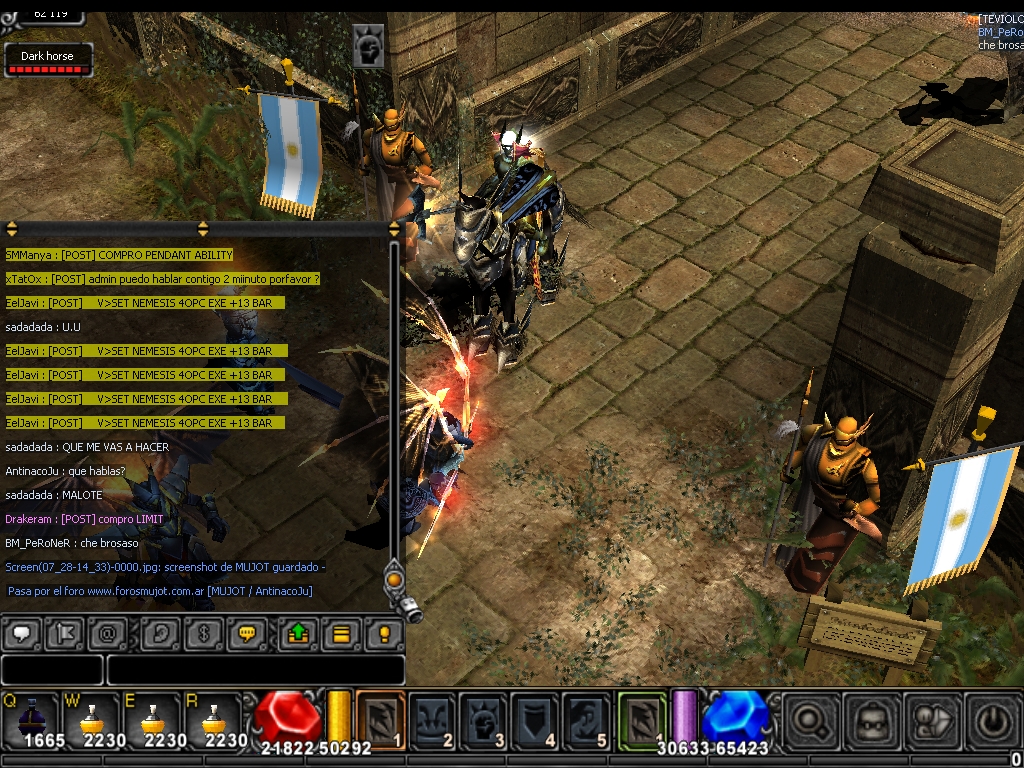
Task: Open the magnifying glass menu button
Action: click(811, 720)
